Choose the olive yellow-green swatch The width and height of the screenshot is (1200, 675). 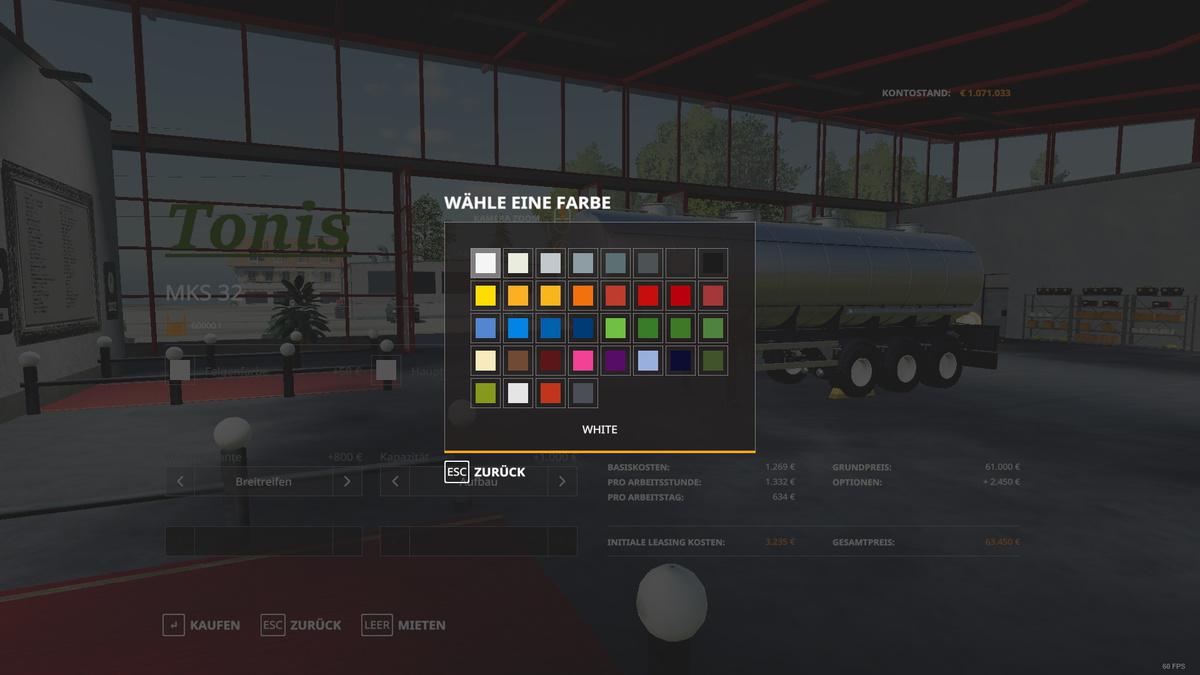pos(486,393)
